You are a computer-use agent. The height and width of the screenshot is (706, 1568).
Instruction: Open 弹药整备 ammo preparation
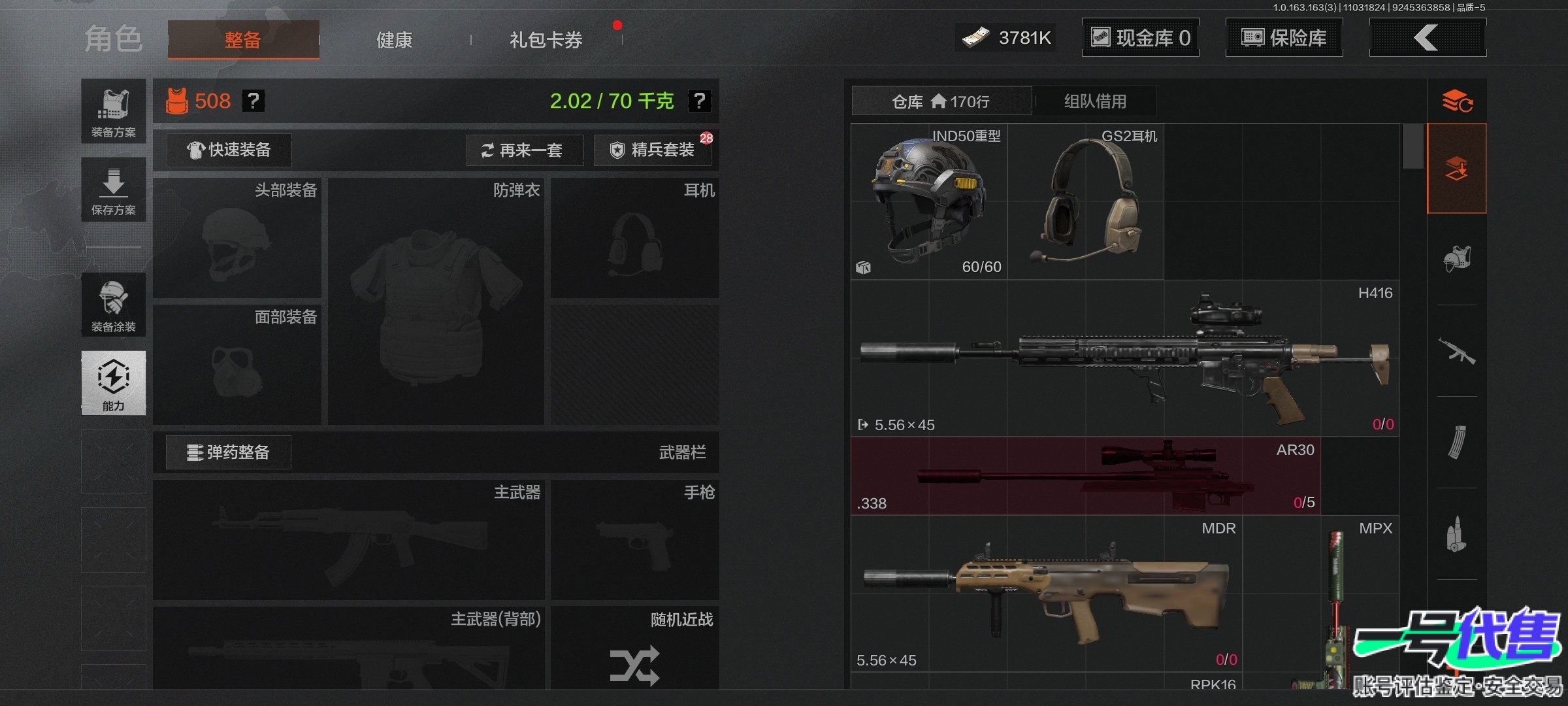229,452
